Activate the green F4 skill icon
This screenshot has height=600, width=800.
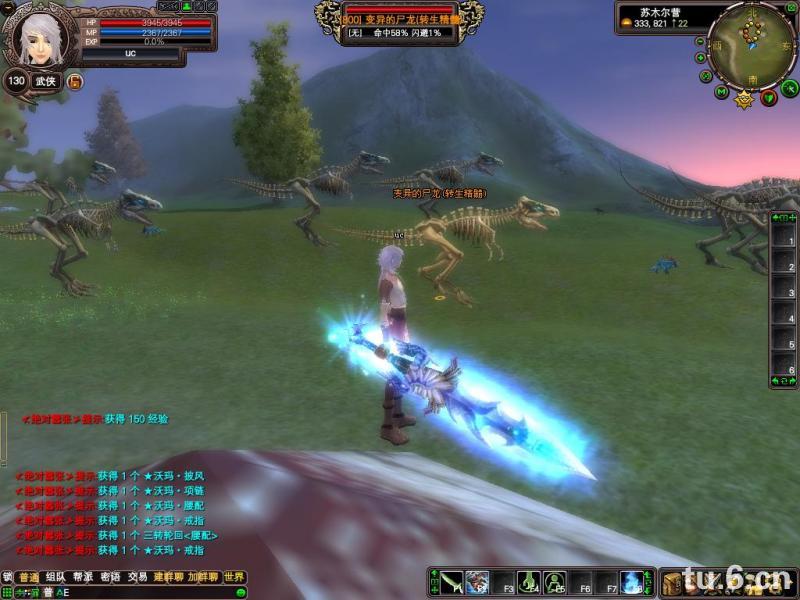point(529,582)
